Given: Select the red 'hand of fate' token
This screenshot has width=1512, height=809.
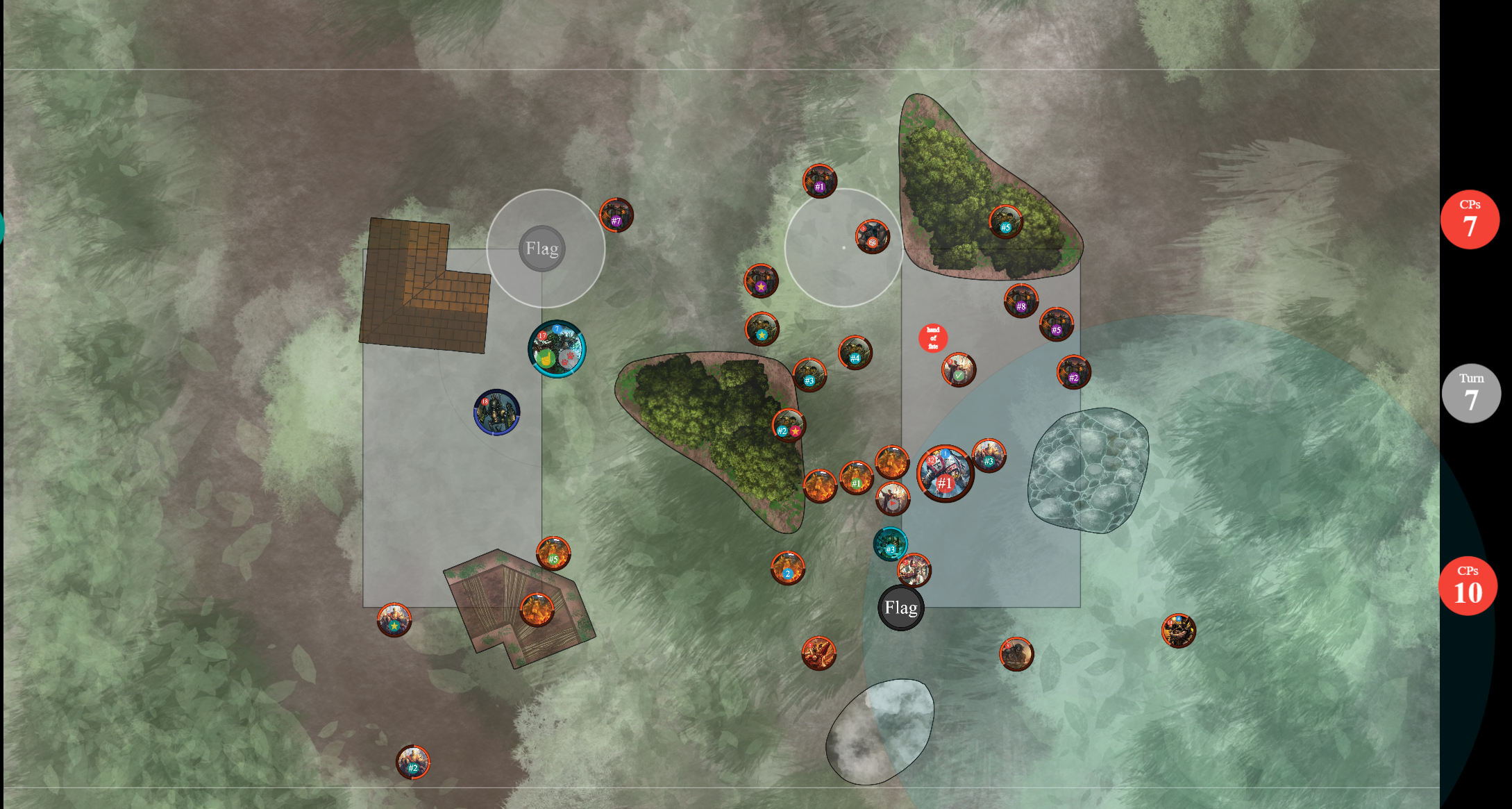Looking at the screenshot, I should 933,338.
